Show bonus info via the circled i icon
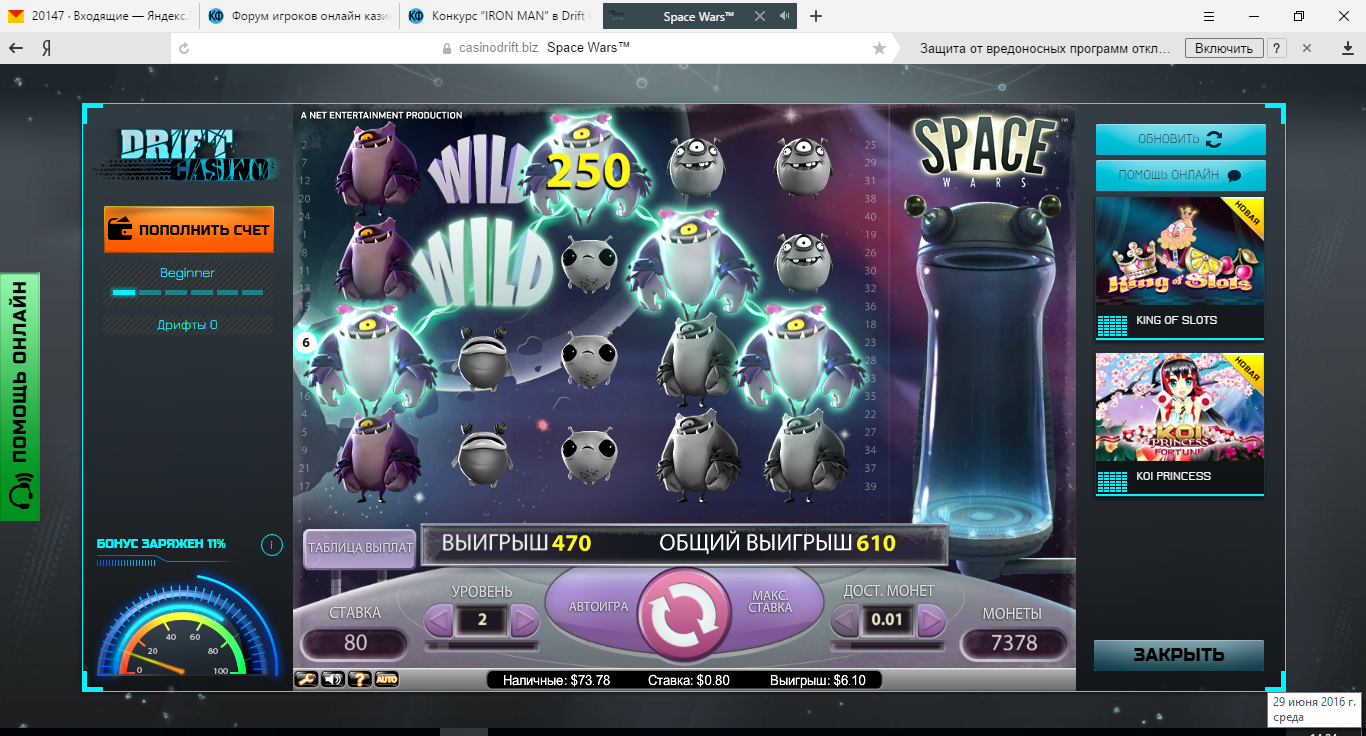The height and width of the screenshot is (736, 1366). tap(271, 545)
